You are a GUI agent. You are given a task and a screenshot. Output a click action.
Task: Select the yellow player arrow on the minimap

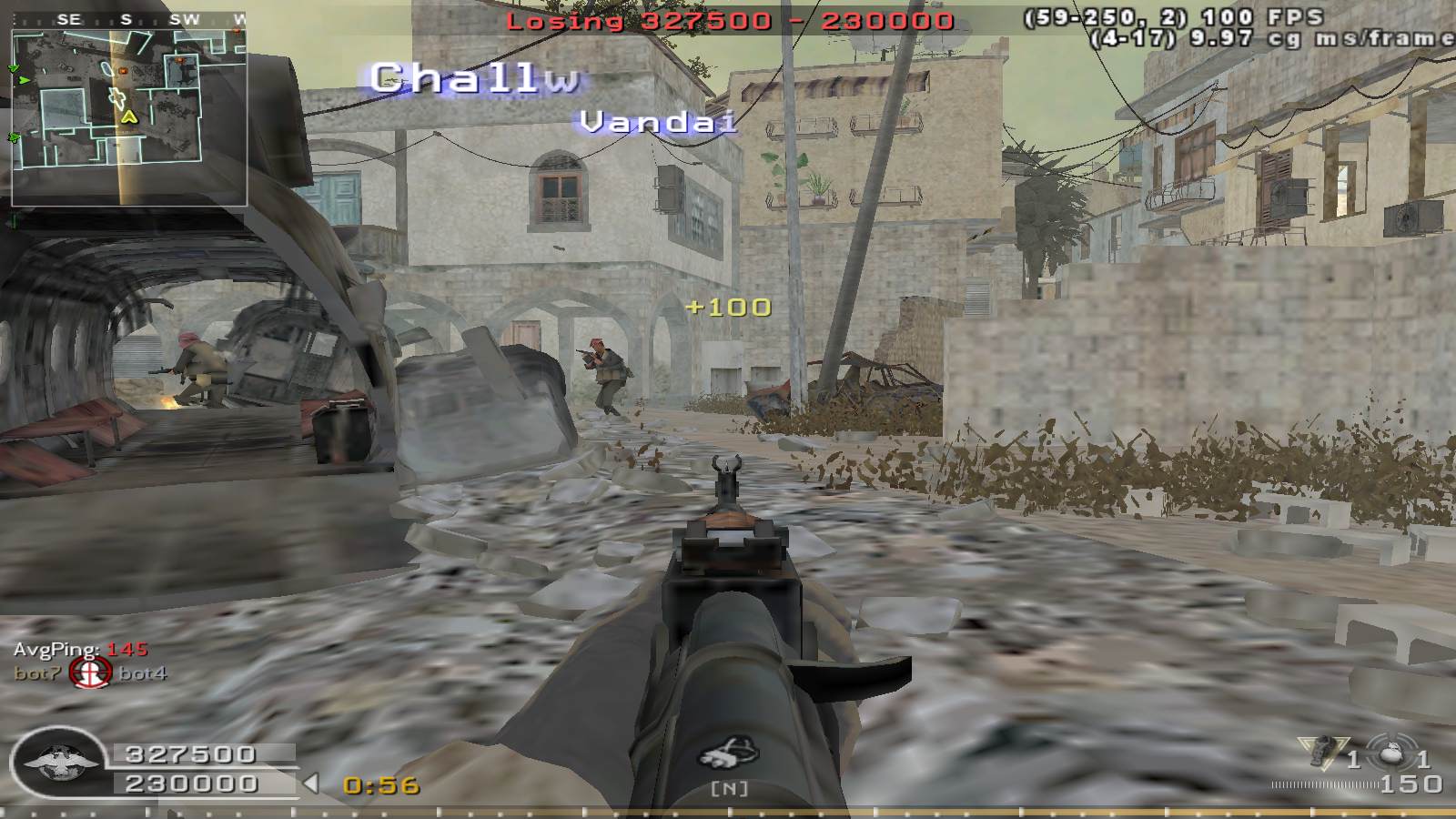pyautogui.click(x=129, y=116)
